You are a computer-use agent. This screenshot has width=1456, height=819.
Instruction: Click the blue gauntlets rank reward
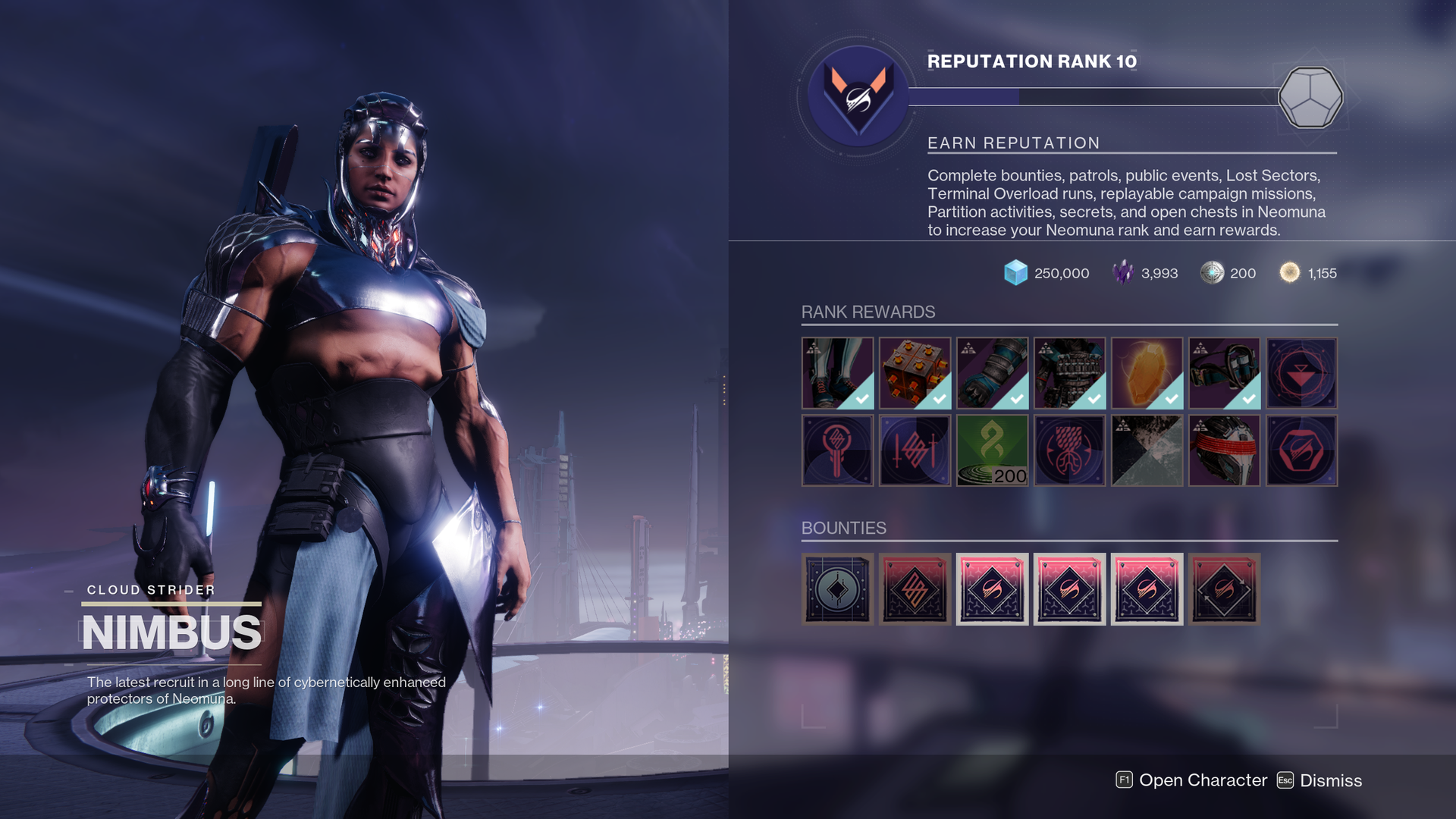[x=992, y=373]
